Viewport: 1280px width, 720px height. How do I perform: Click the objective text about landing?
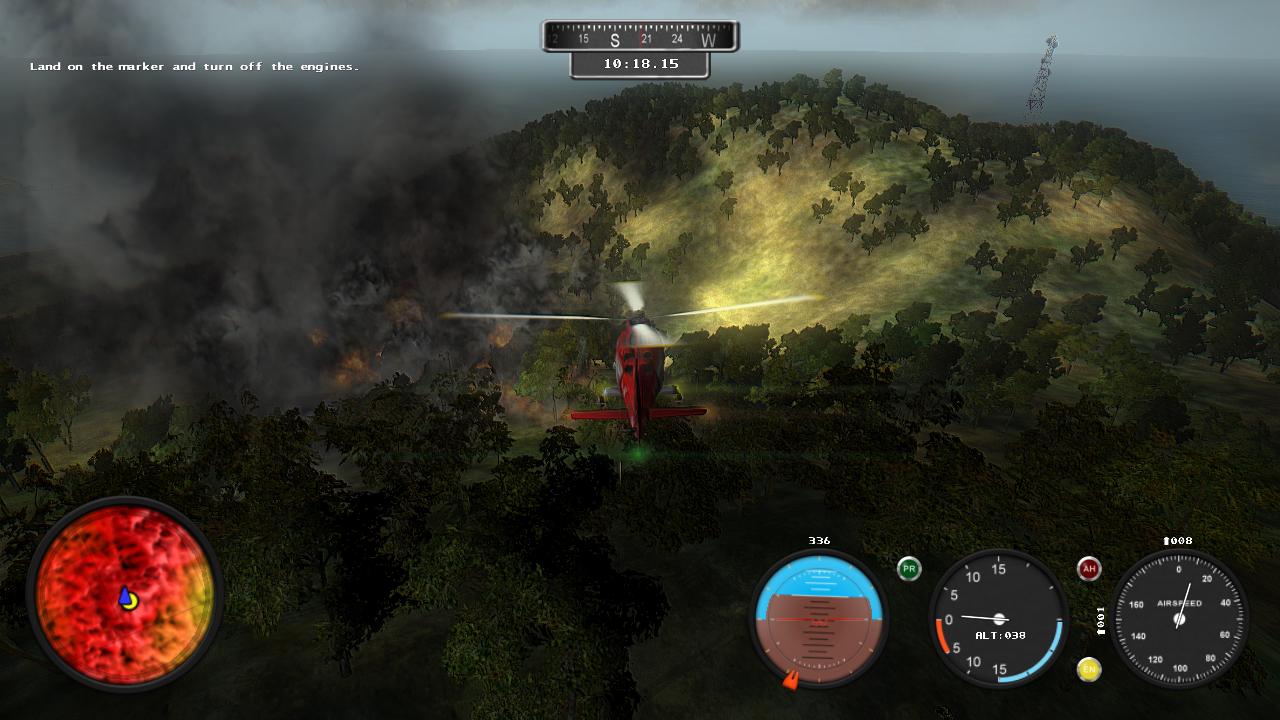(x=195, y=66)
